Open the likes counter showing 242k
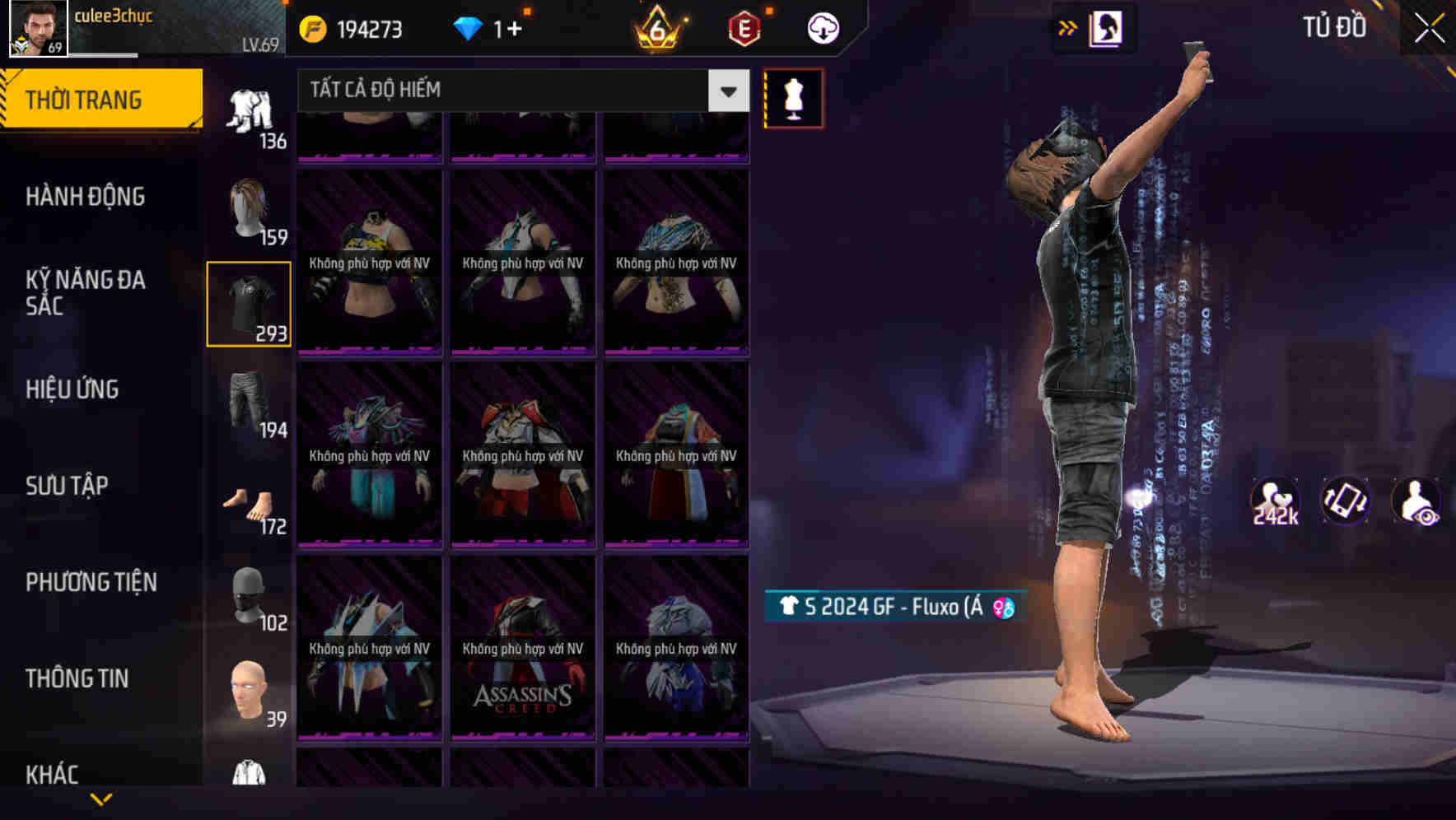 click(x=1275, y=501)
